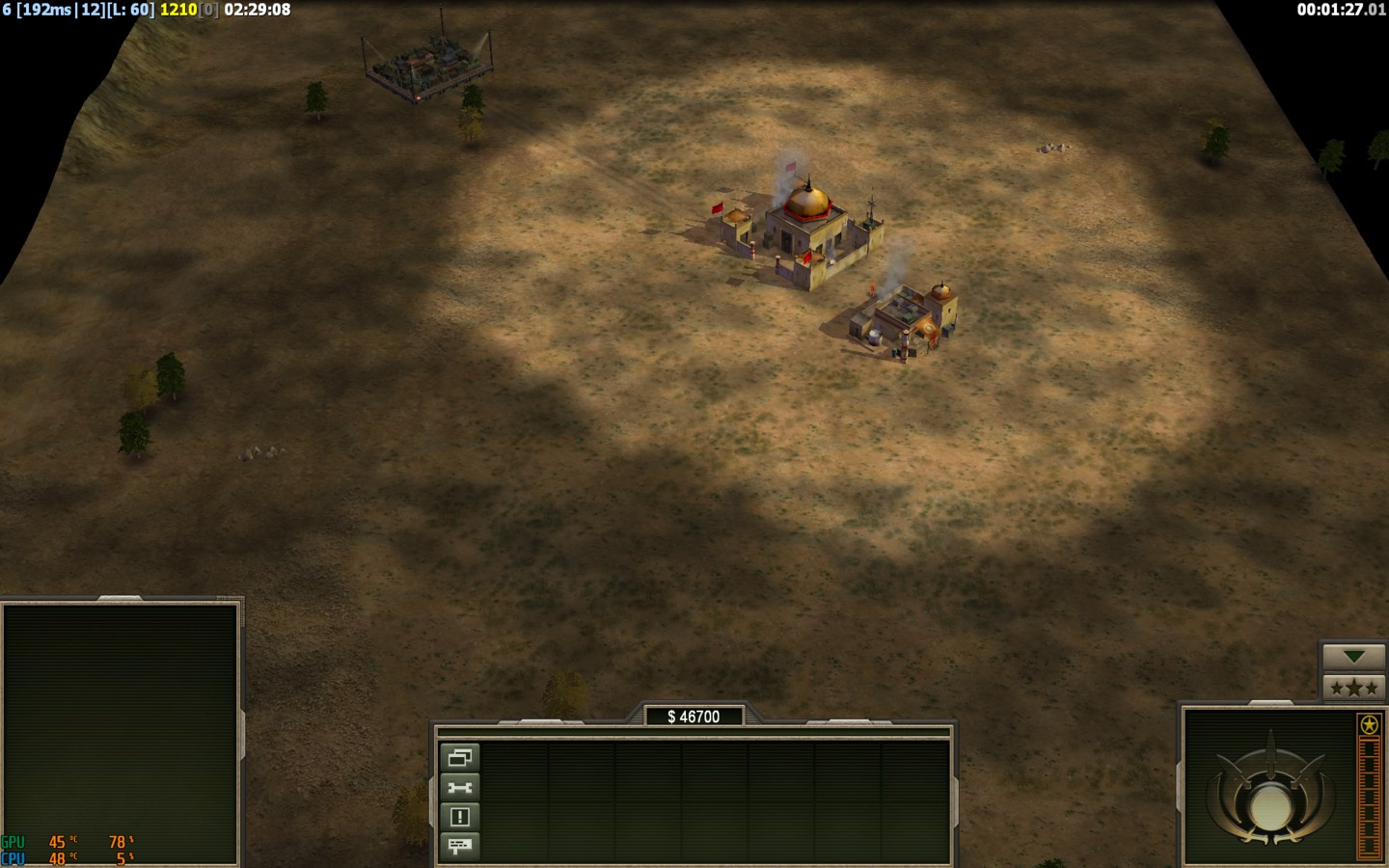Click the overlapping windows button

coord(459,757)
